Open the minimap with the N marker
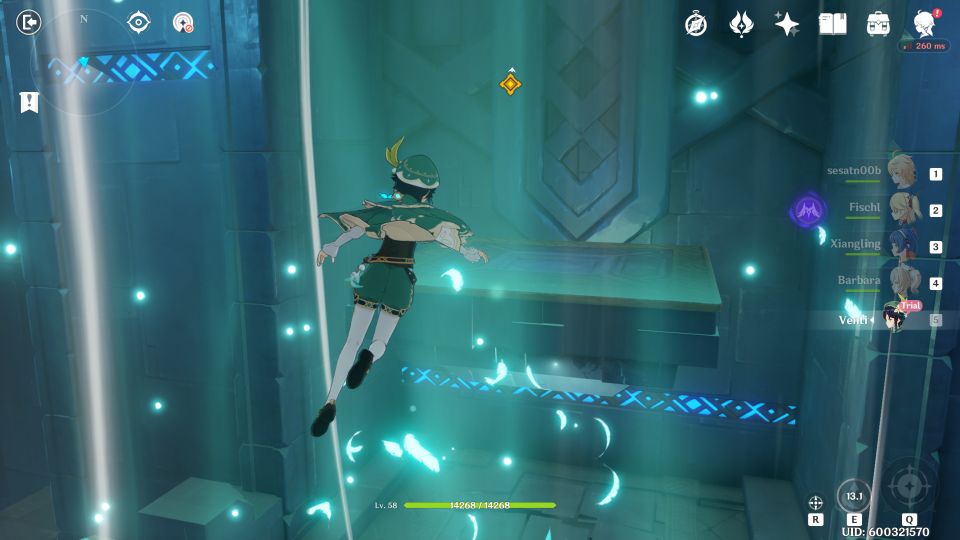The height and width of the screenshot is (540, 960). 83,64
